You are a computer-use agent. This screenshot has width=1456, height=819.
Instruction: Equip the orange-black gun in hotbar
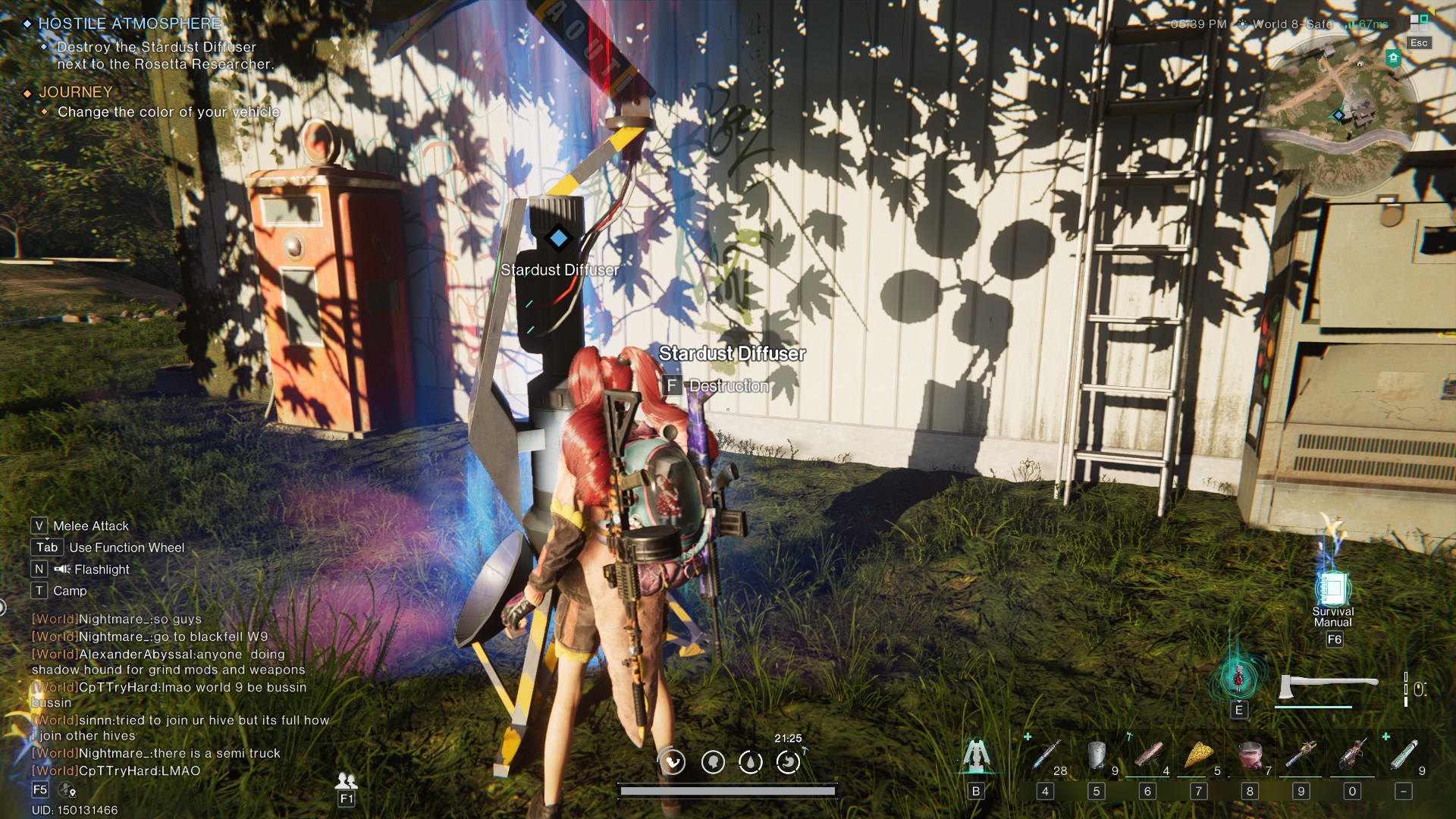[1352, 755]
